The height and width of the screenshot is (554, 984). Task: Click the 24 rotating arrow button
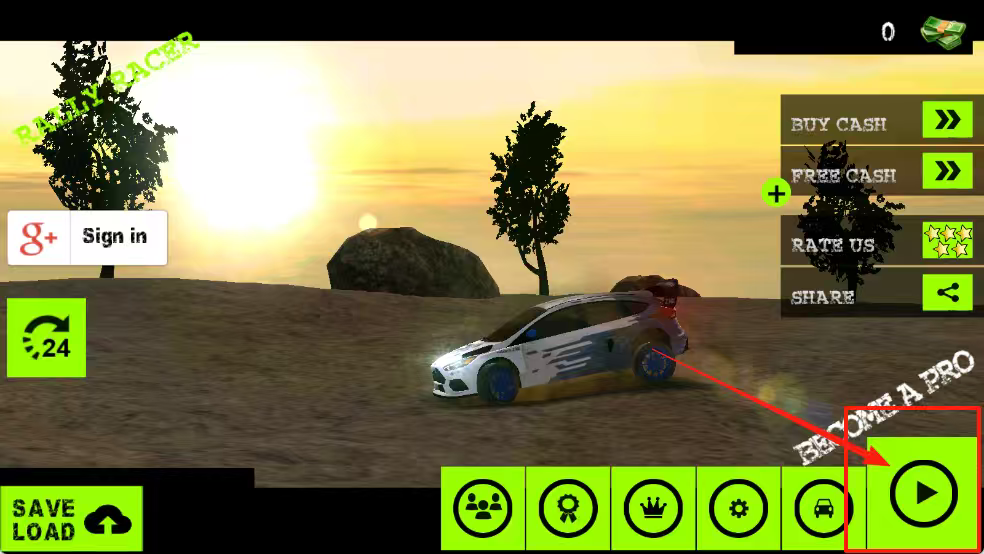(x=47, y=338)
